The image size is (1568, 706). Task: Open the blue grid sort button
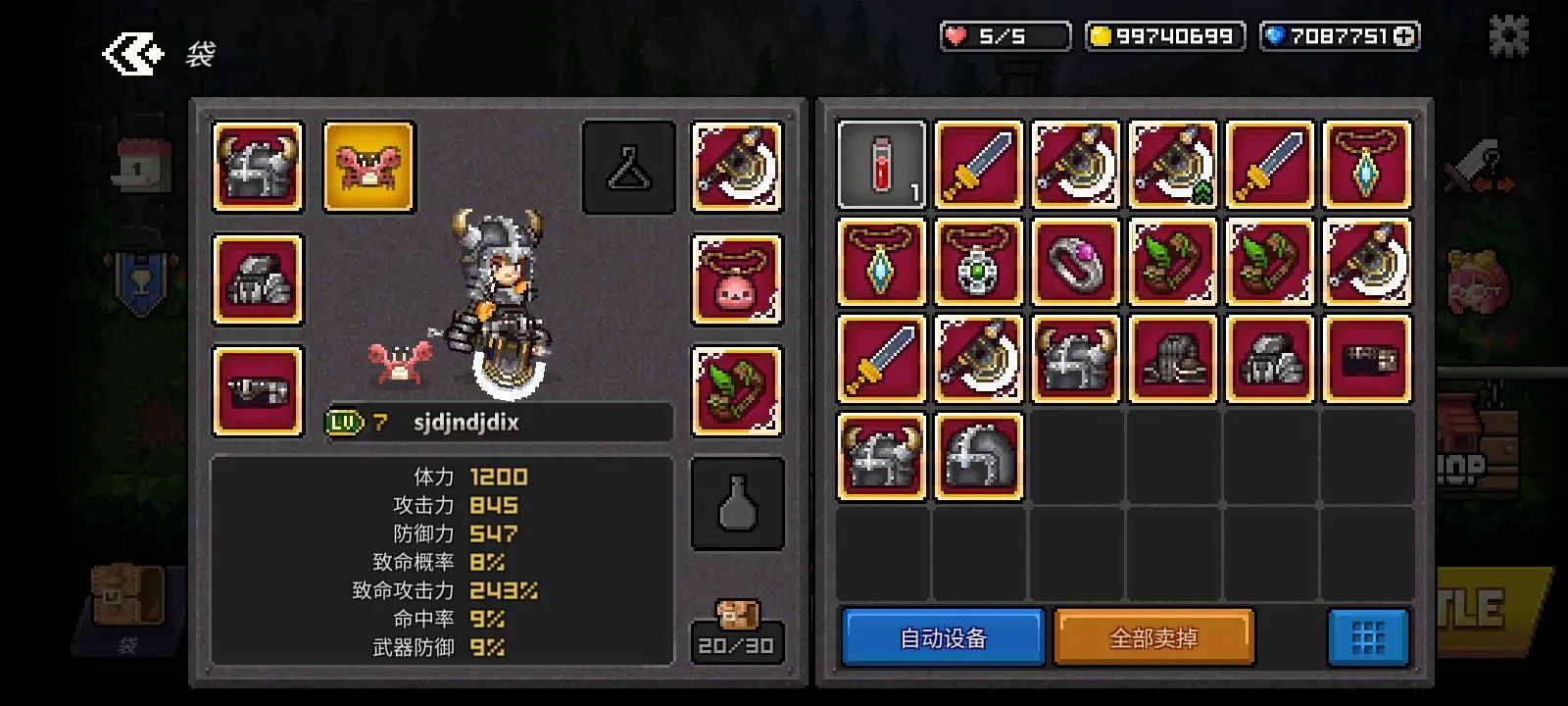click(1368, 638)
